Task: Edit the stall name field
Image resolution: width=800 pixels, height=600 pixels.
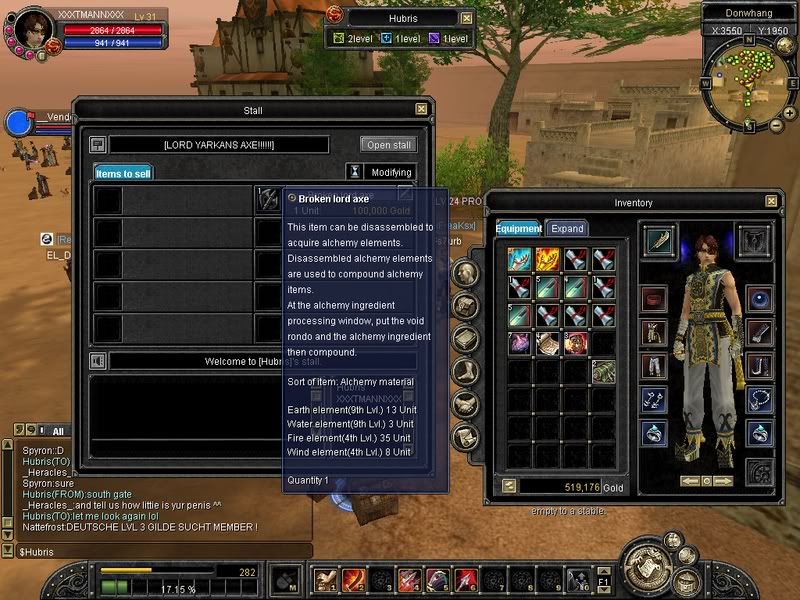Action: click(x=218, y=145)
